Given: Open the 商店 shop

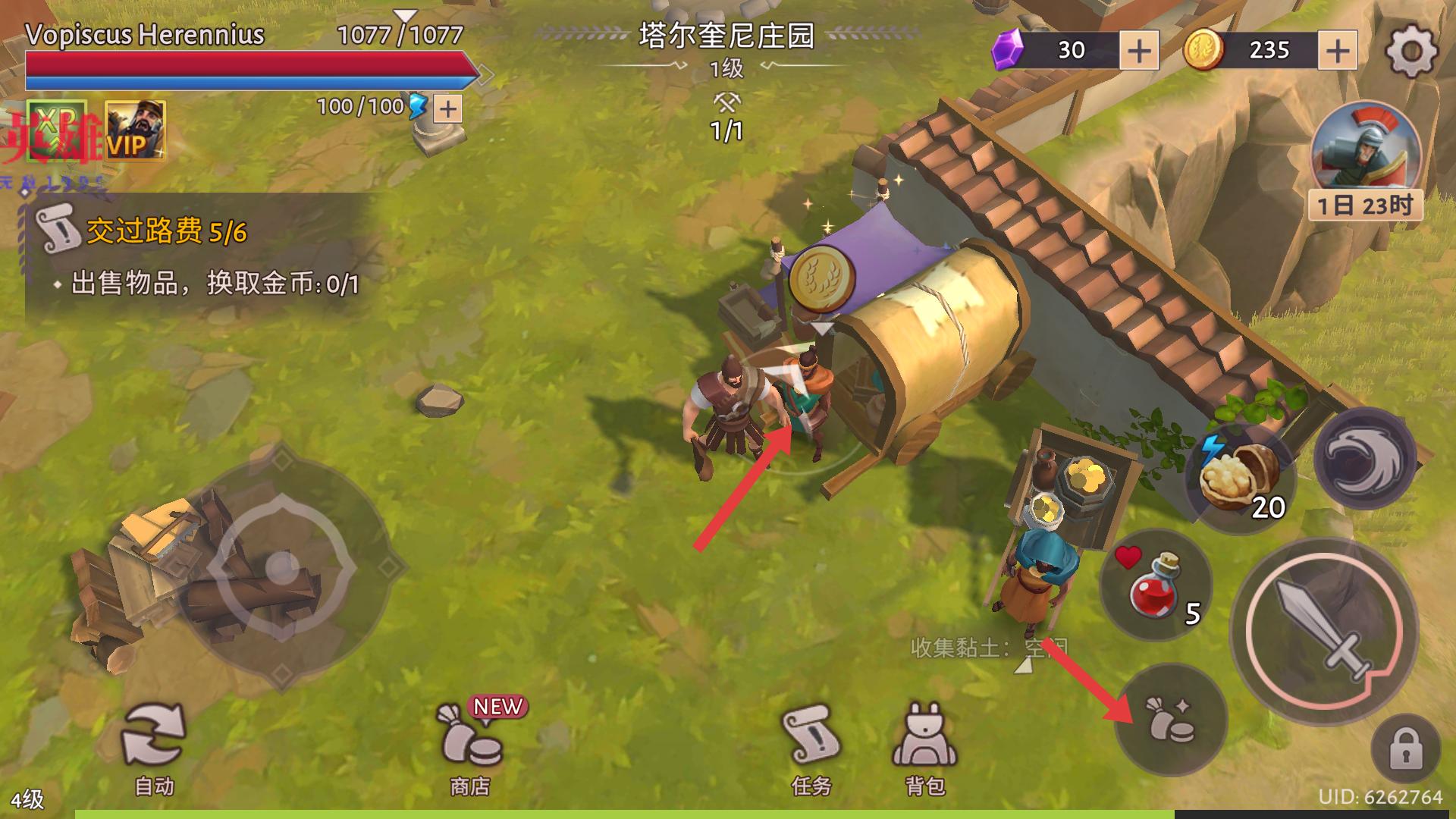Looking at the screenshot, I should tap(470, 747).
